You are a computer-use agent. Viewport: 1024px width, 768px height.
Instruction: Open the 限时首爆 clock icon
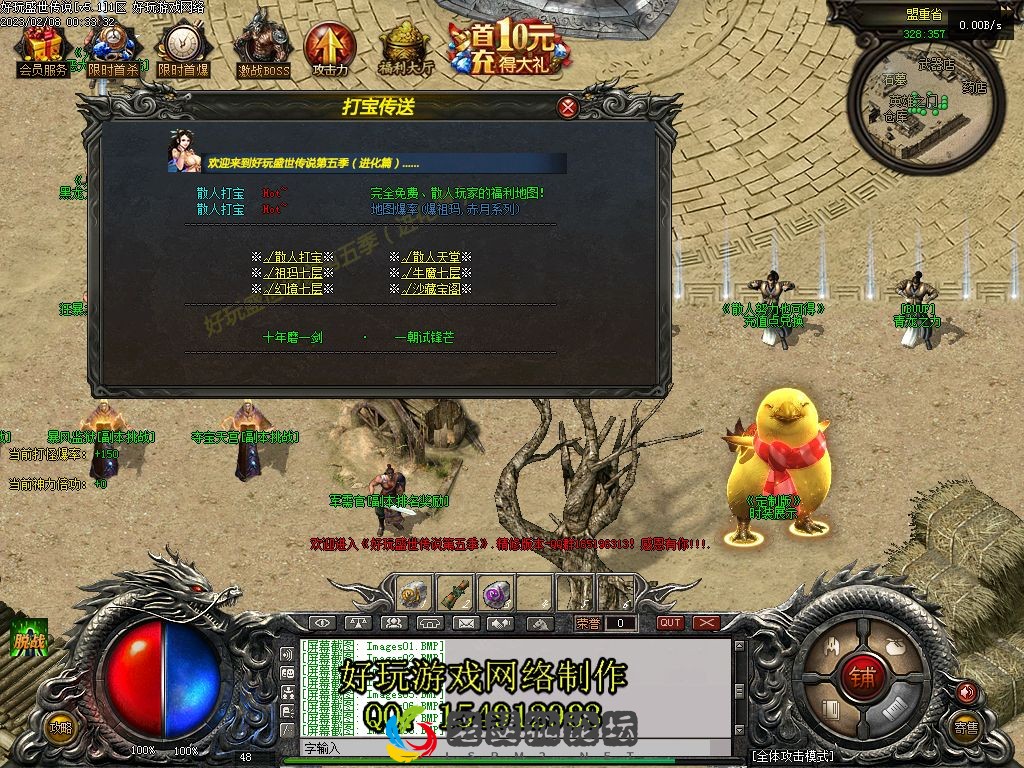(182, 50)
